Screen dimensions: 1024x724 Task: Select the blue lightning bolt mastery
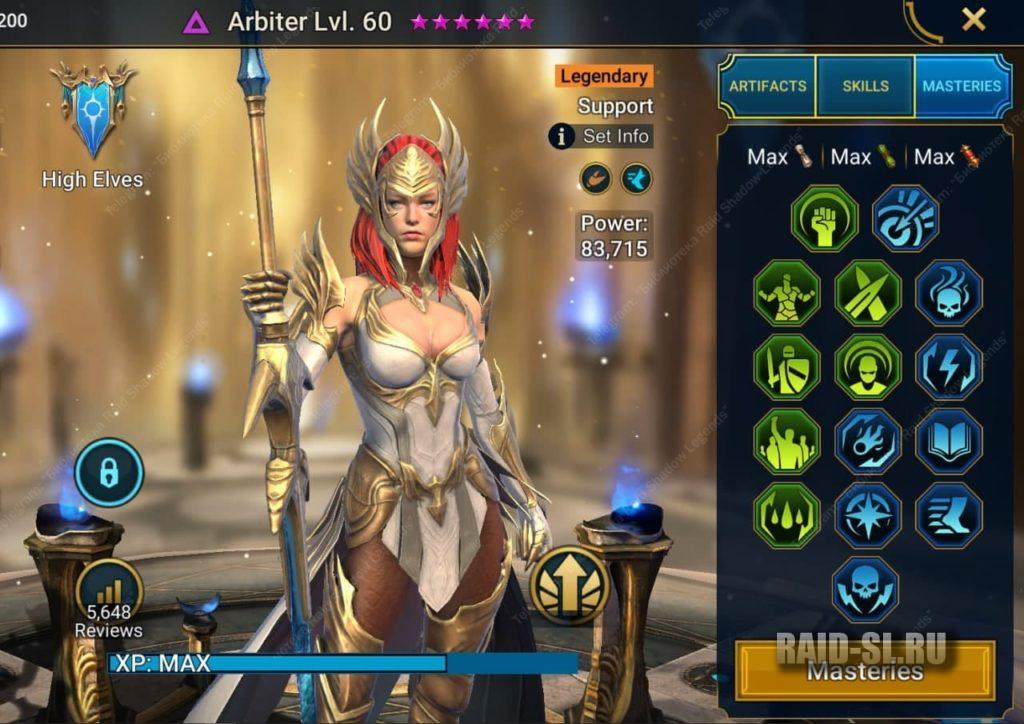coord(948,367)
